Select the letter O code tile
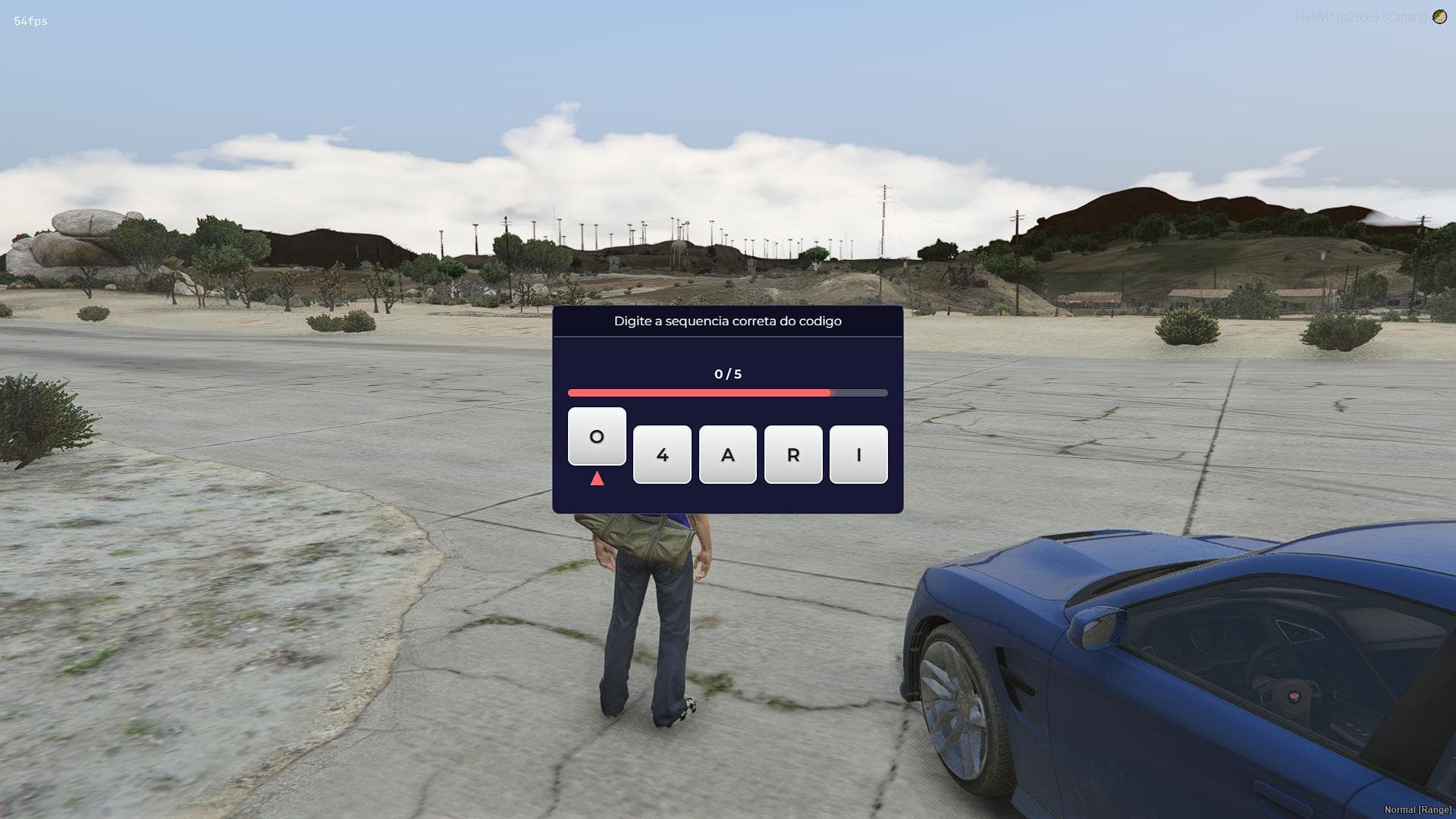1456x819 pixels. 597,436
